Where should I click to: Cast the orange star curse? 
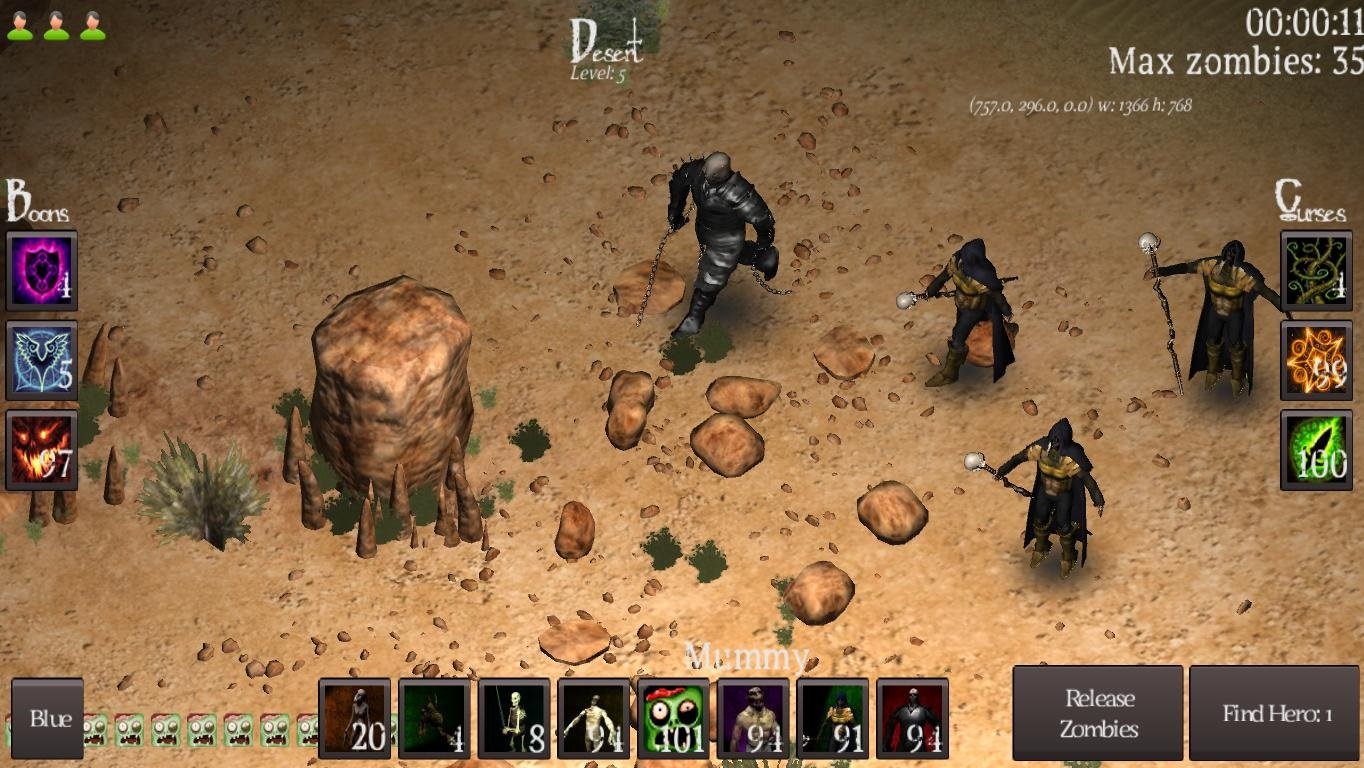tap(1315, 360)
